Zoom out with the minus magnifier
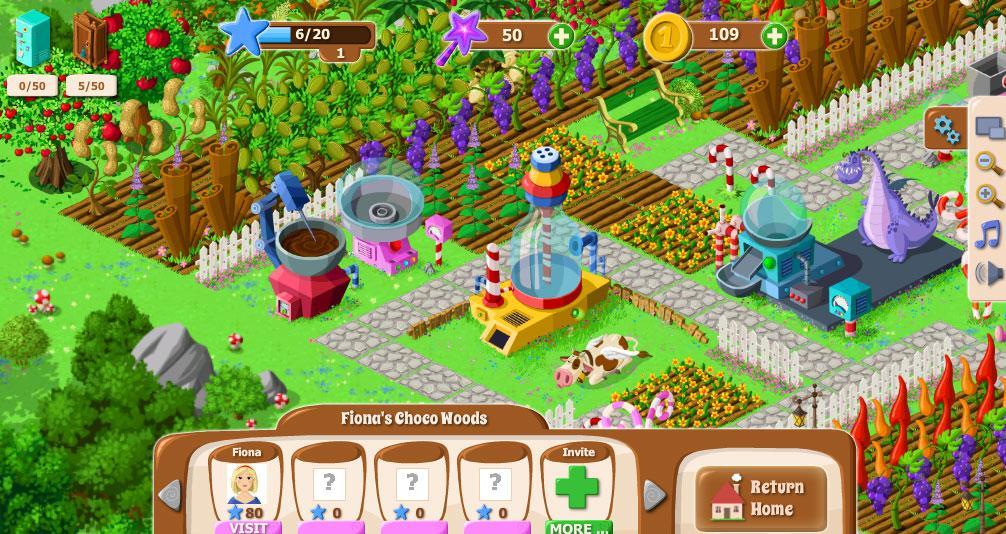The height and width of the screenshot is (534, 1006). [988, 163]
